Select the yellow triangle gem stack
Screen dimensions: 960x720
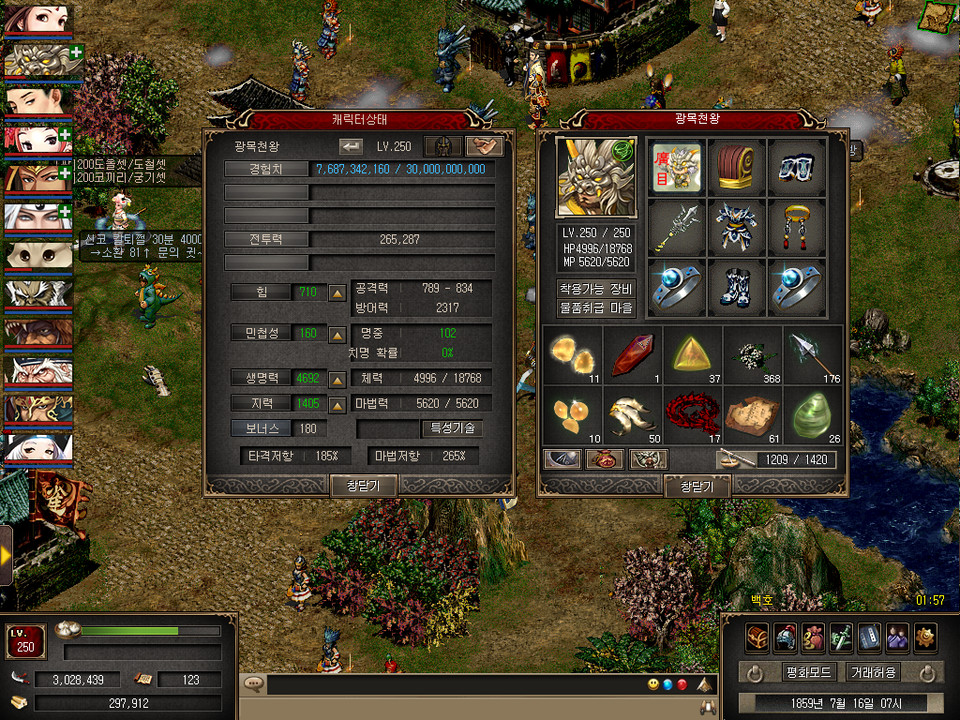click(x=693, y=355)
